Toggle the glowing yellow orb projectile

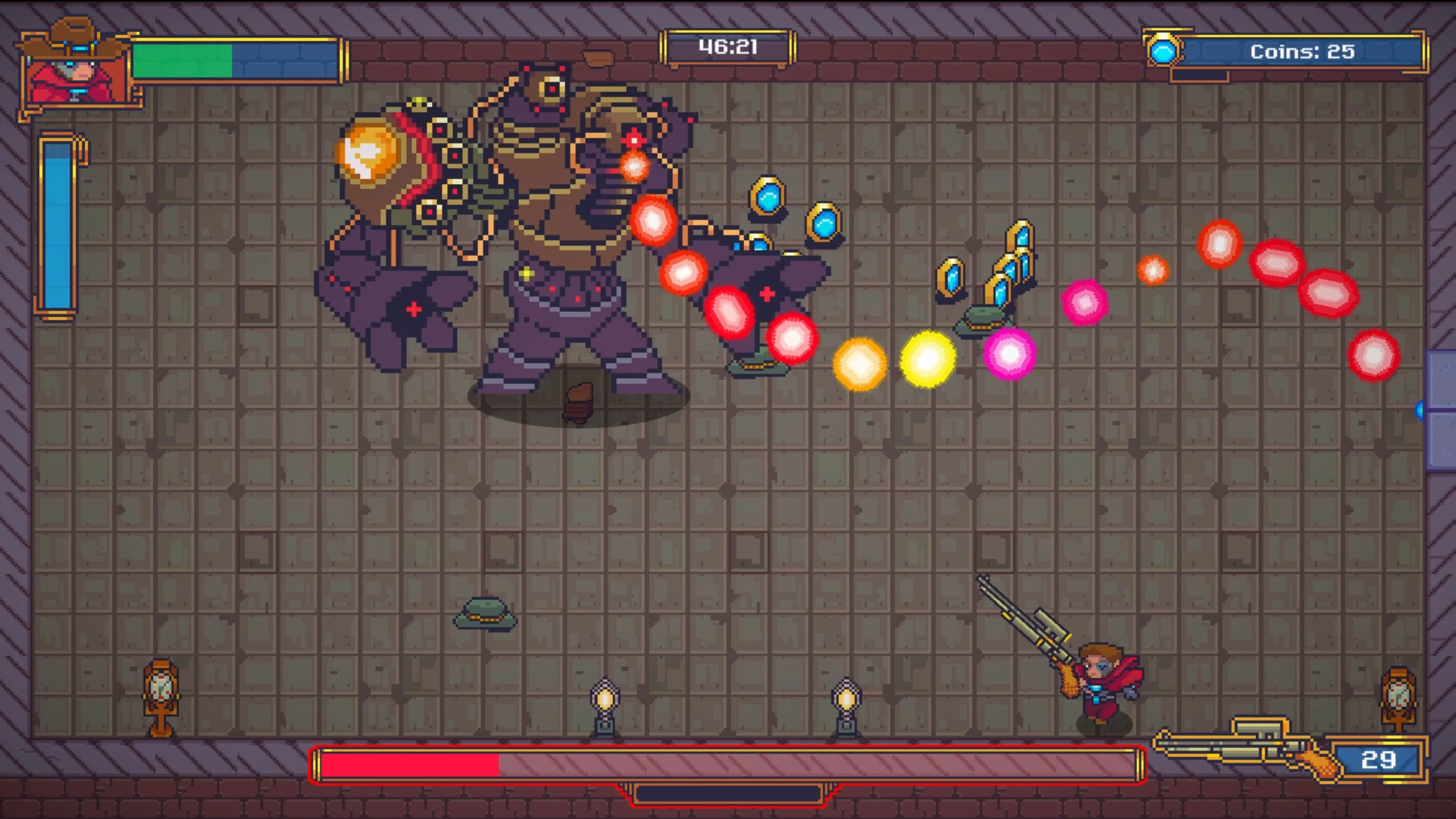coord(927,359)
